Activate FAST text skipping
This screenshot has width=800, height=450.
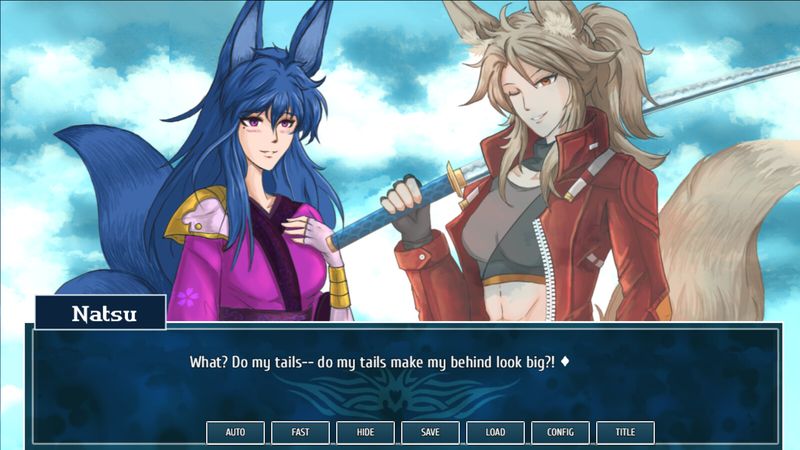(300, 433)
